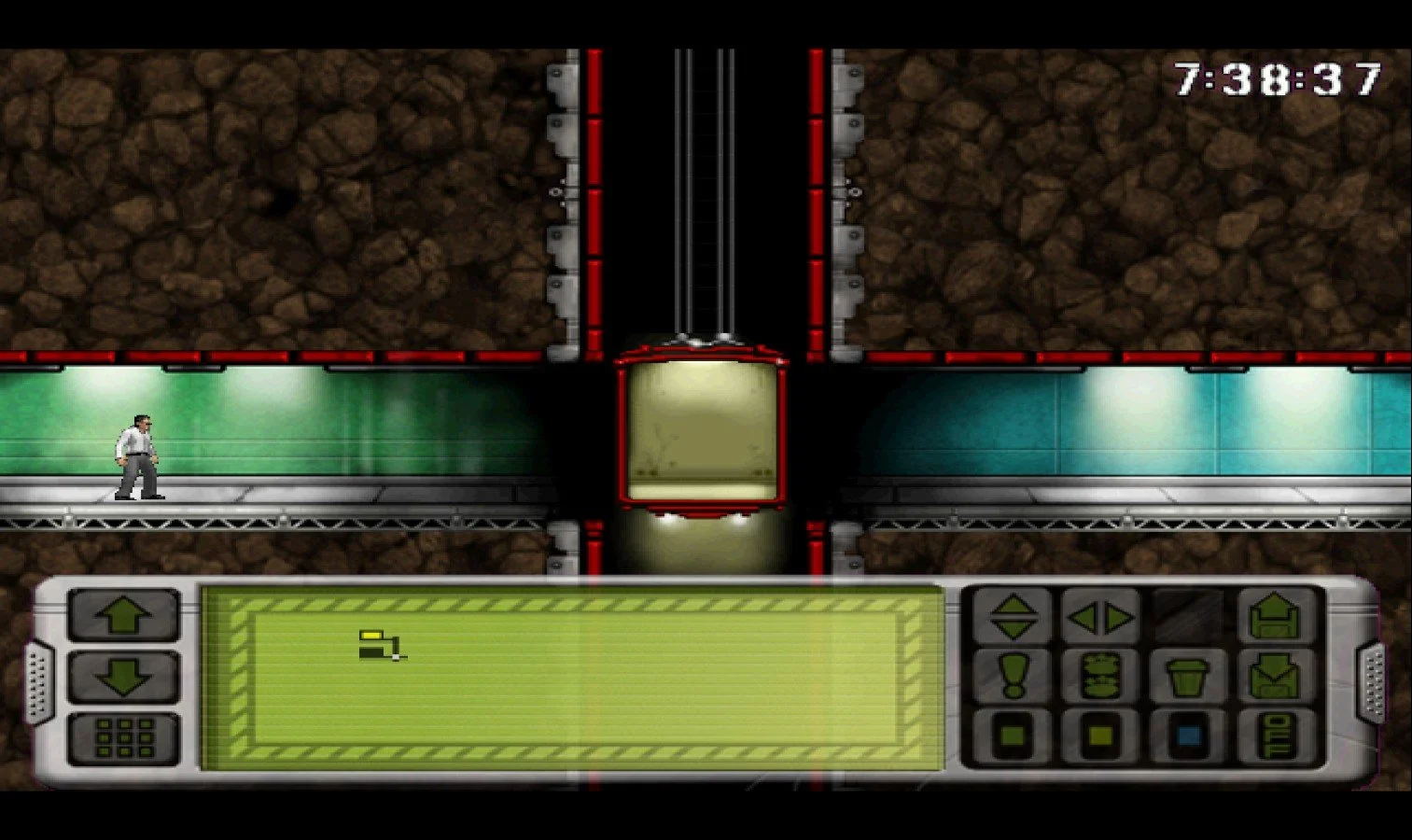Click the elevator cabin in the shaft
The width and height of the screenshot is (1412, 840).
pyautogui.click(x=701, y=429)
